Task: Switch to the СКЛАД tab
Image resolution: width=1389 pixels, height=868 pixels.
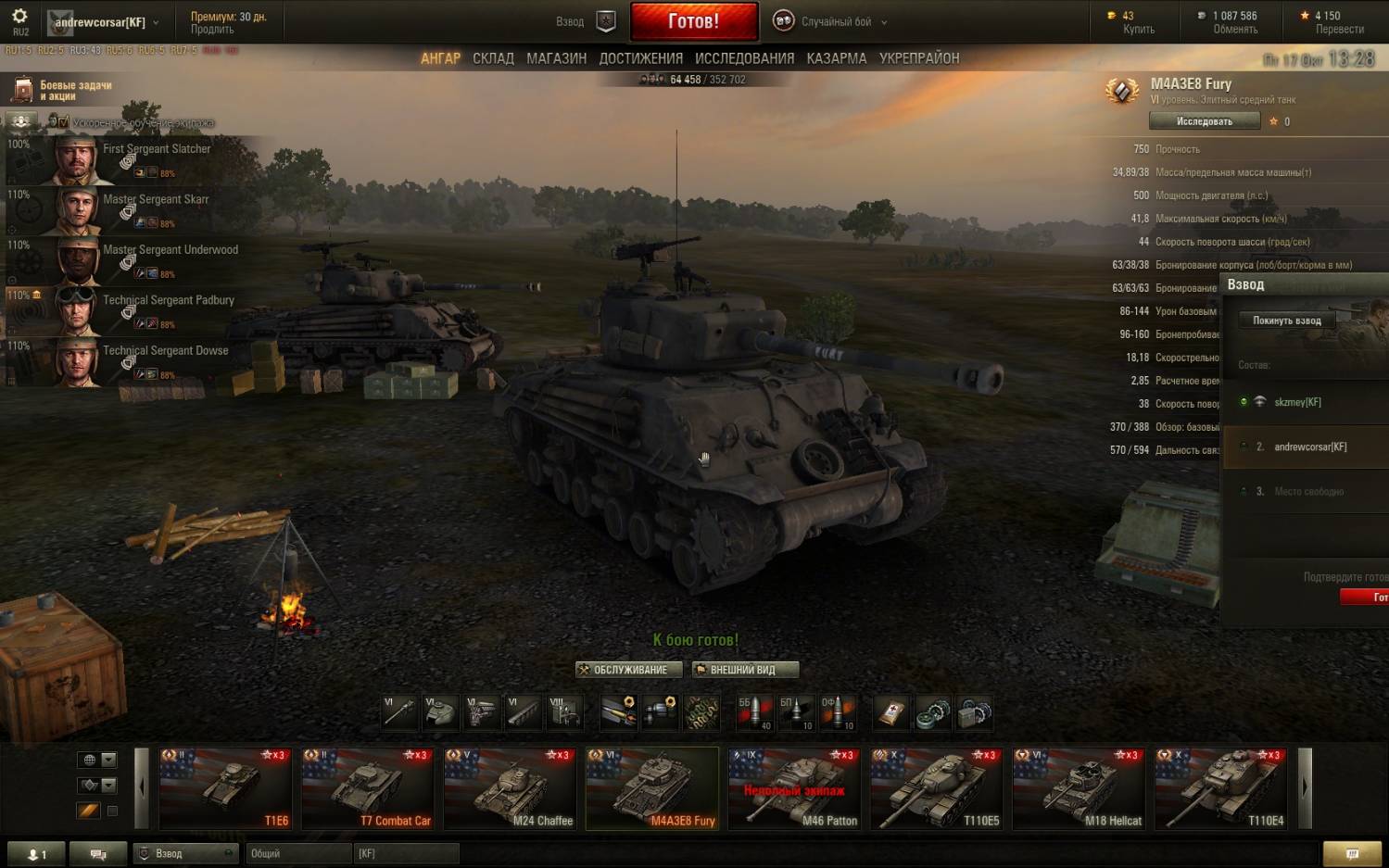Action: pyautogui.click(x=493, y=58)
